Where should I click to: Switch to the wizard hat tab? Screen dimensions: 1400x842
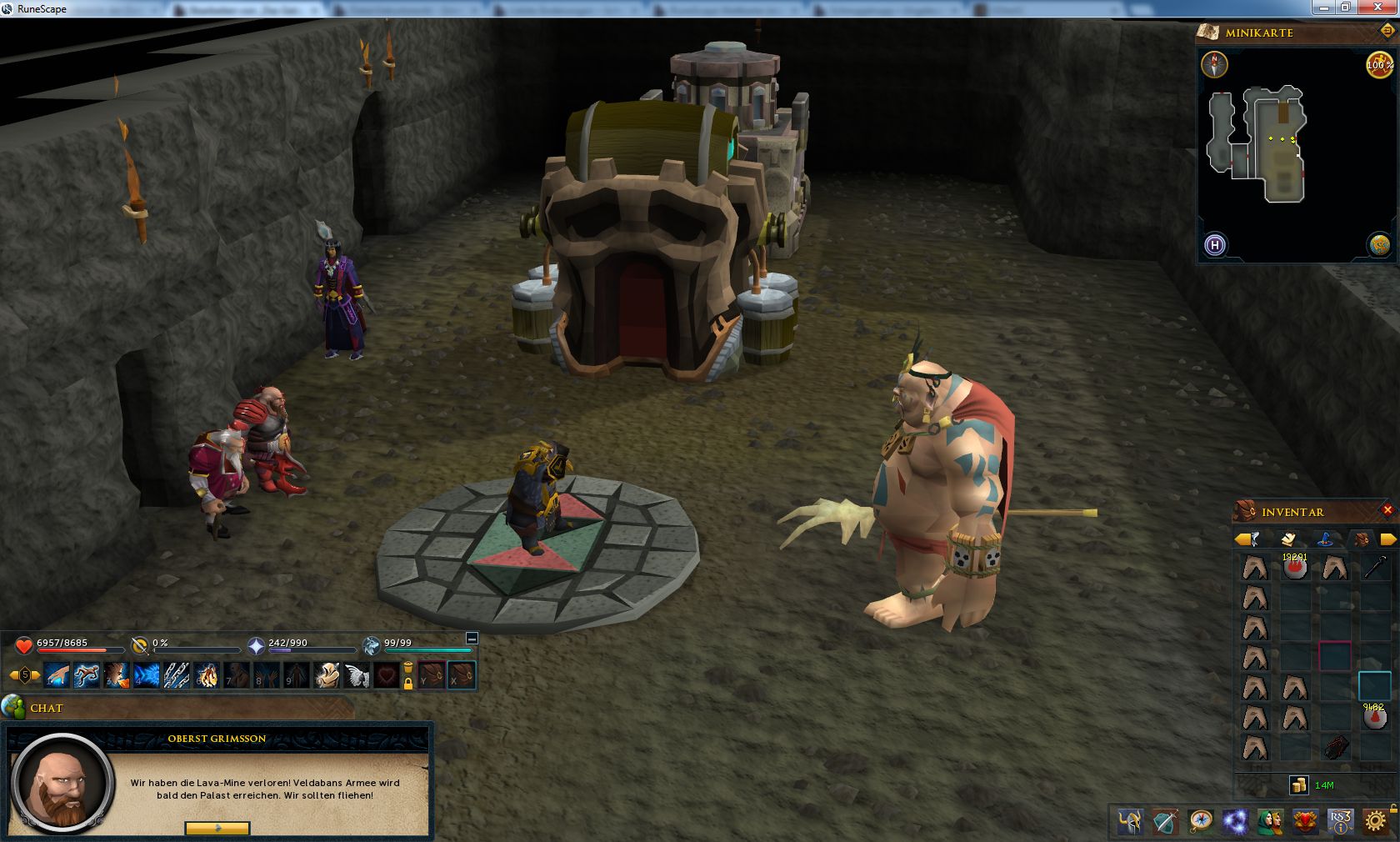point(1325,539)
